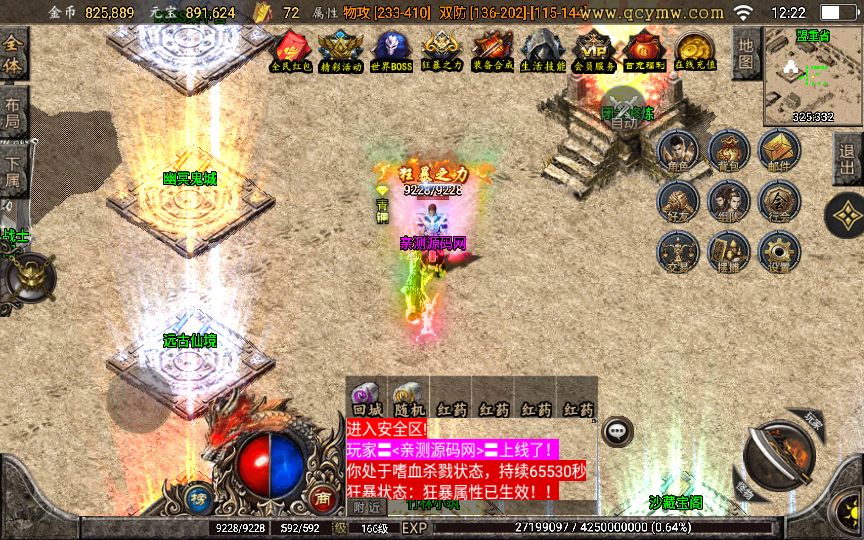Image resolution: width=864 pixels, height=540 pixels.
Task: Open the 全民红包 red envelope event
Action: (292, 49)
